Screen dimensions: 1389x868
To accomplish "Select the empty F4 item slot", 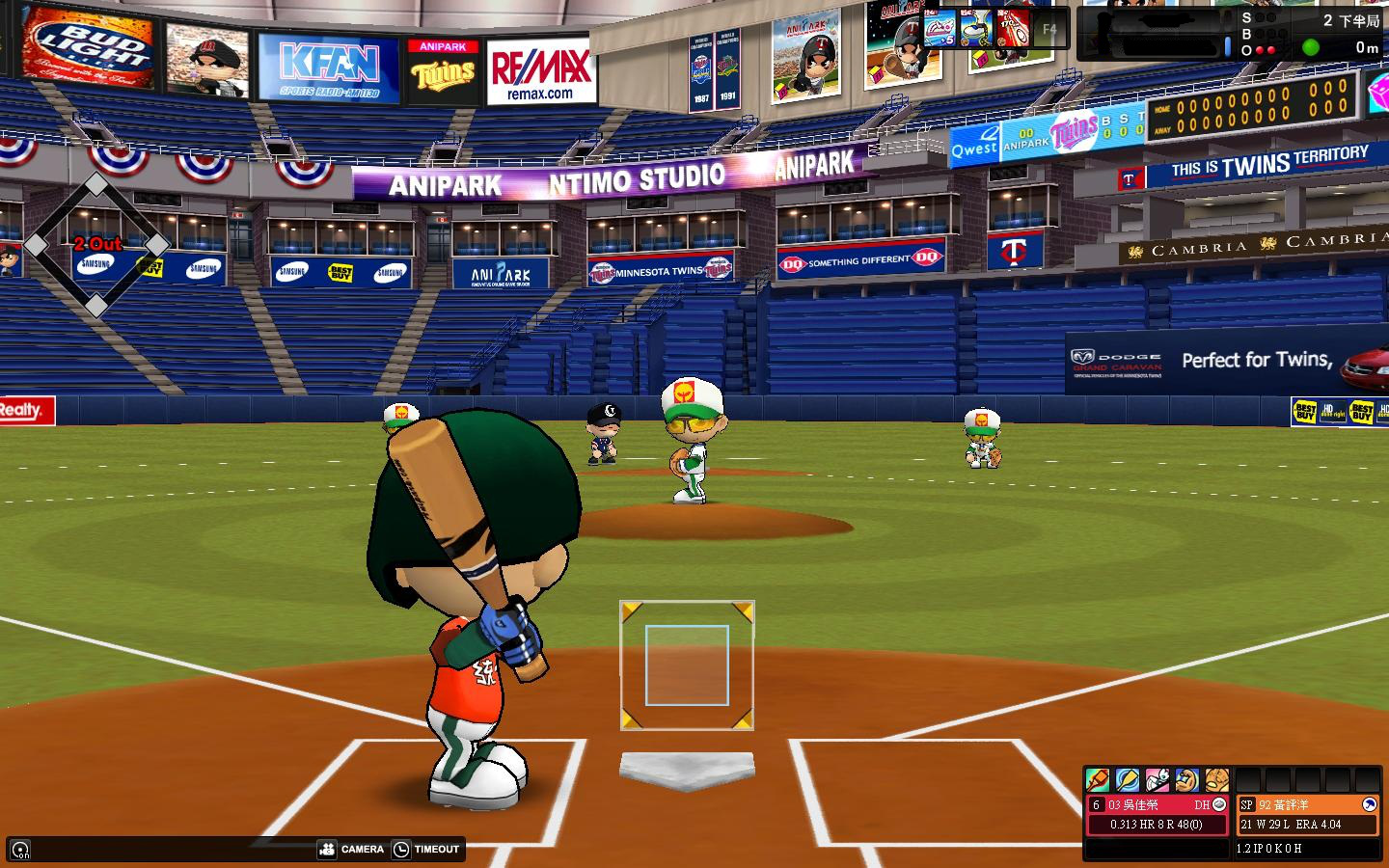I will [1049, 29].
